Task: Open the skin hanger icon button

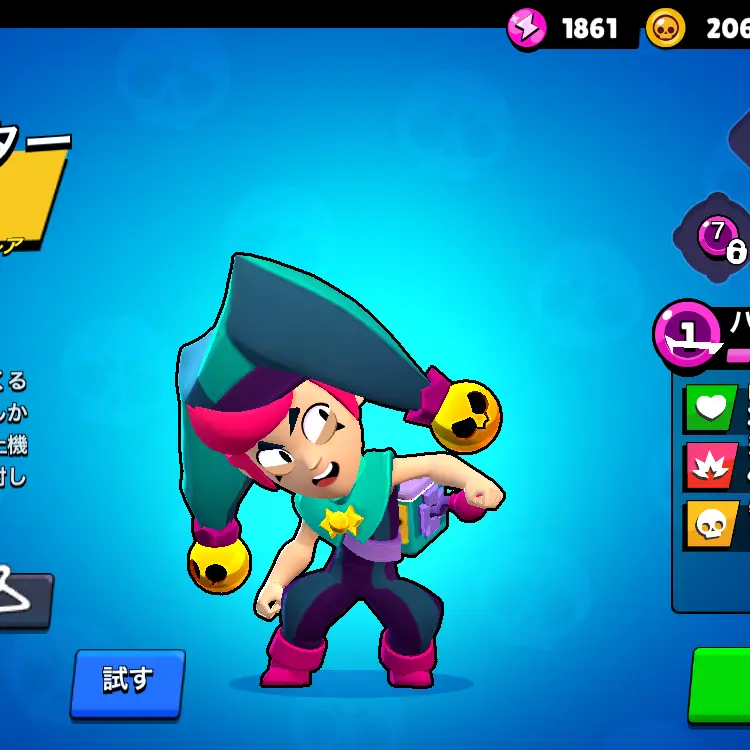Action: (22, 598)
